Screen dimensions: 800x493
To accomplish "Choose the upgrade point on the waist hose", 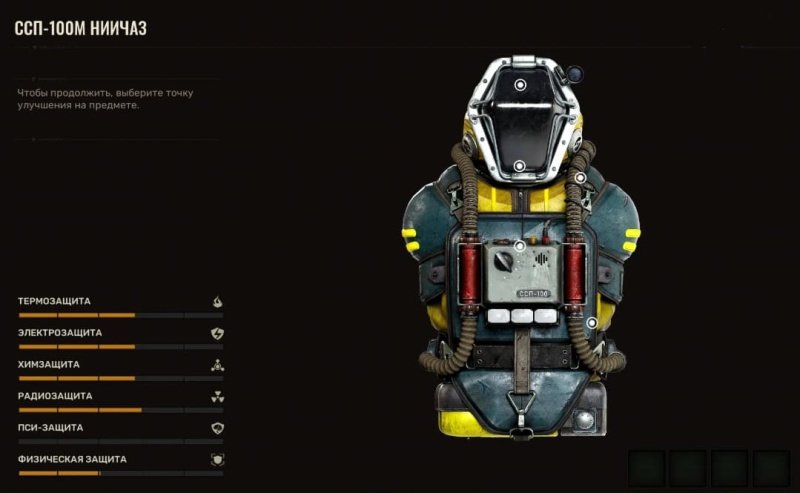I will (x=592, y=322).
